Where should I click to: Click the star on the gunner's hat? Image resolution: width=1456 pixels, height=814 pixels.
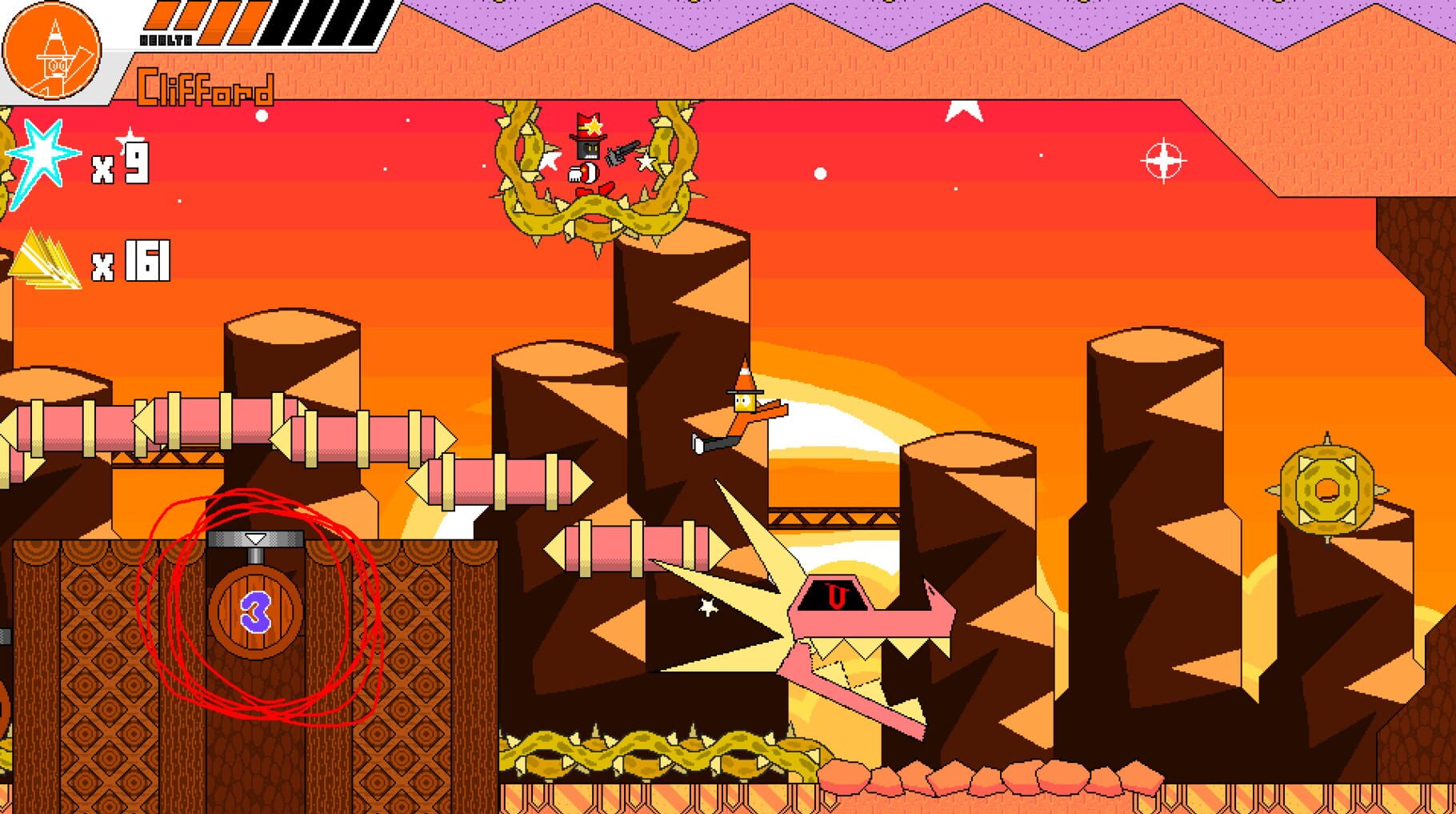click(593, 125)
